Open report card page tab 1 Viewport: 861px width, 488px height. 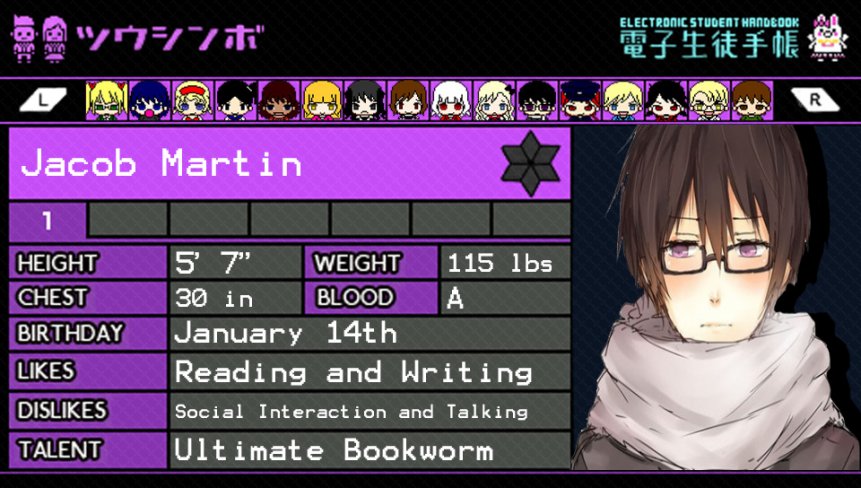48,220
